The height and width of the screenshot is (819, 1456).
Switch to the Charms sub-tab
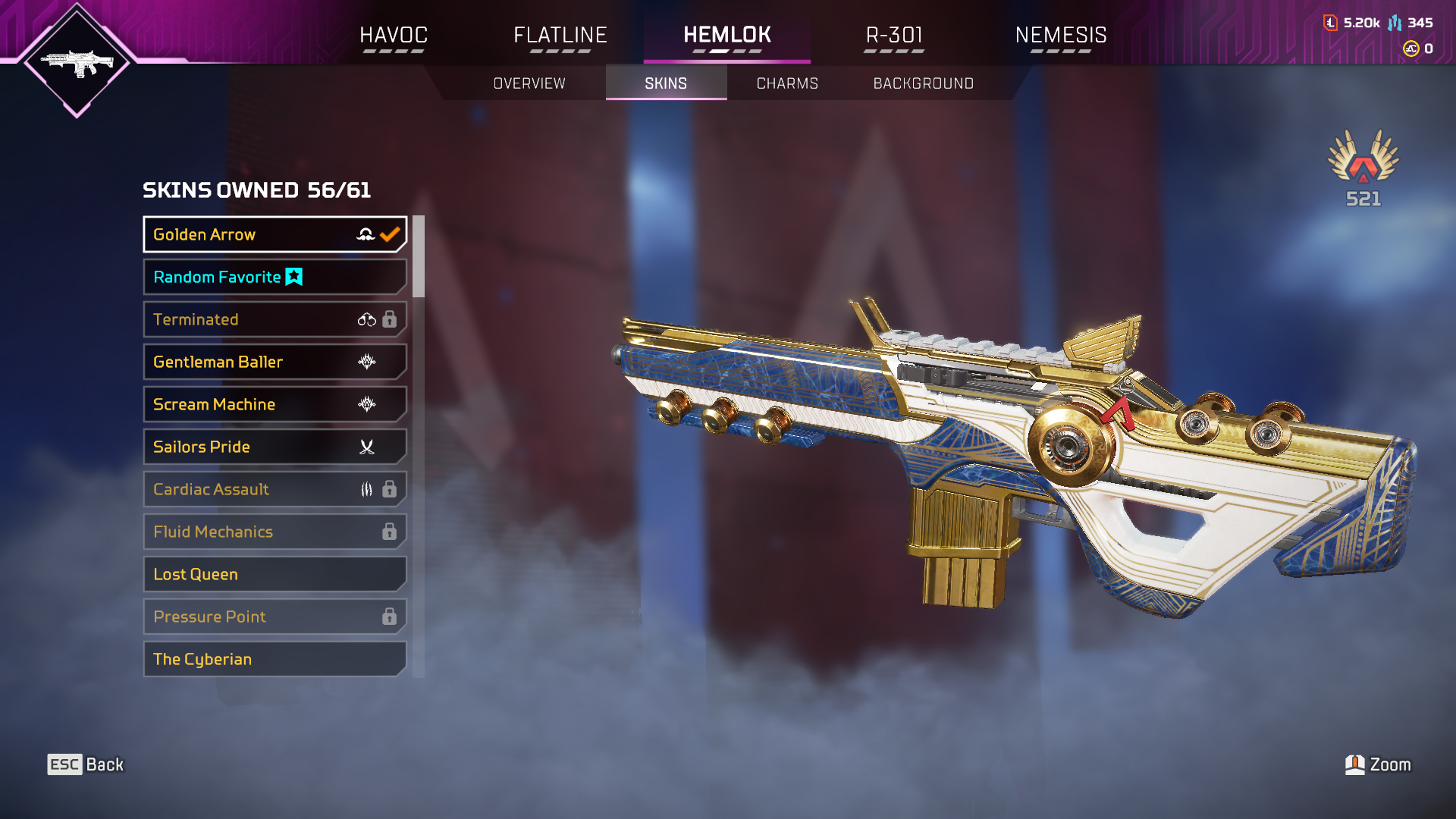point(787,83)
